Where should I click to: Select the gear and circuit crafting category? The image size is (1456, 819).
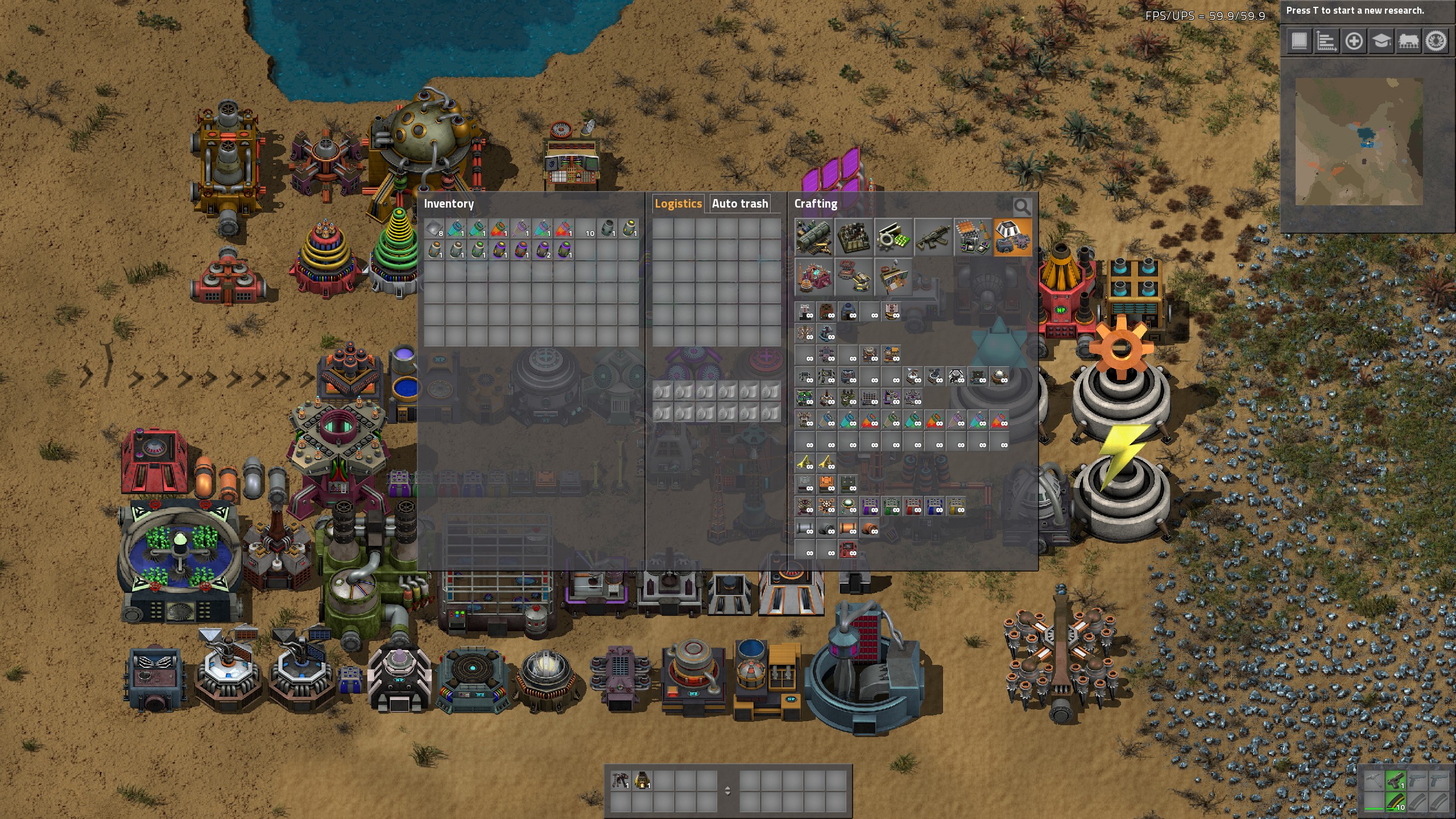tap(893, 237)
